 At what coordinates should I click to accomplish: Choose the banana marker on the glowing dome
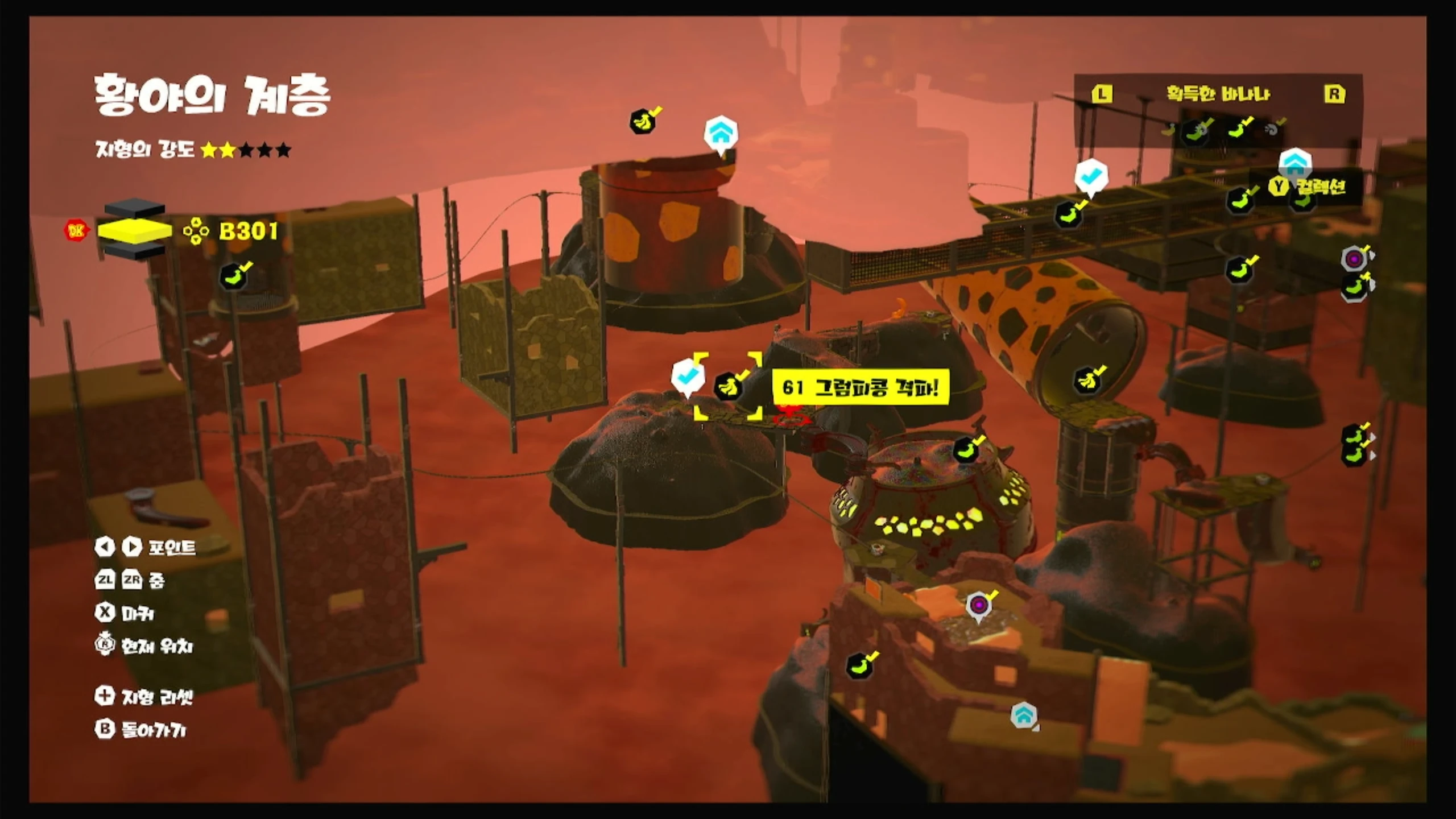966,450
